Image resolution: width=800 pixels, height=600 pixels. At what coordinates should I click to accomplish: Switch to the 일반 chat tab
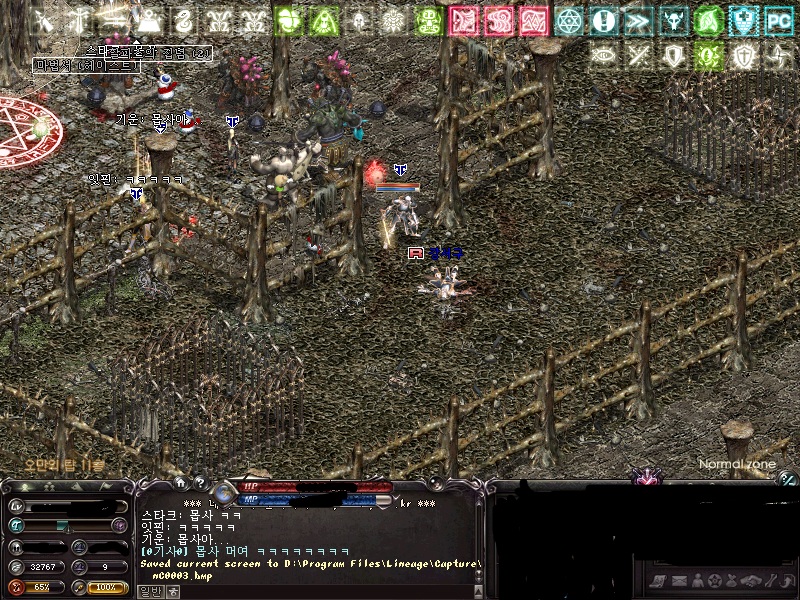click(x=150, y=591)
